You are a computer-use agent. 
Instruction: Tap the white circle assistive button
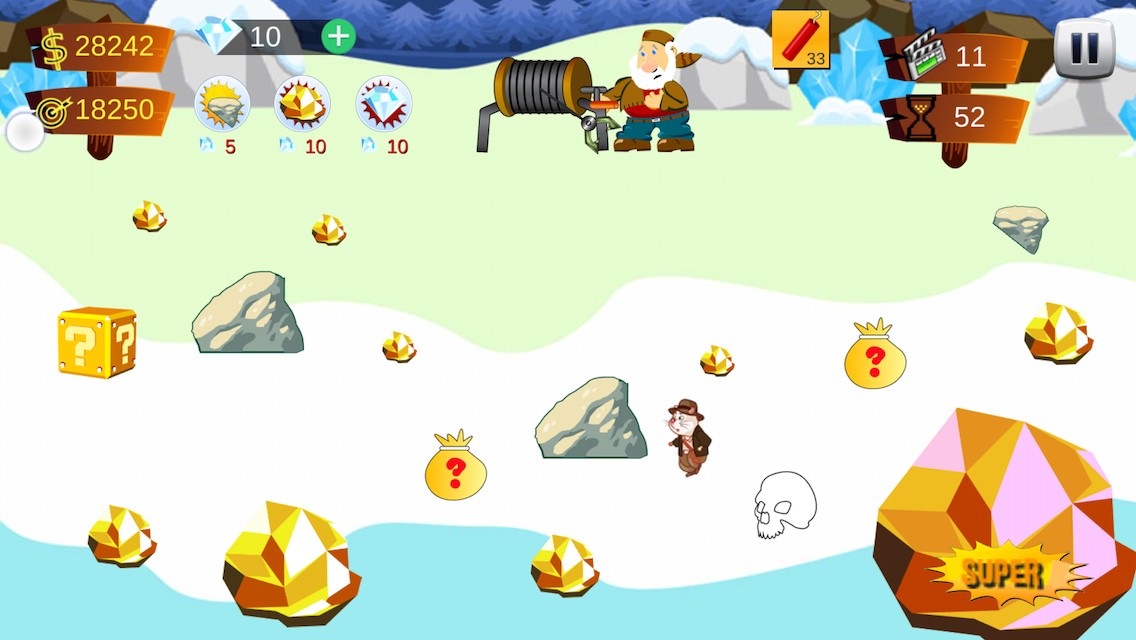tap(25, 132)
